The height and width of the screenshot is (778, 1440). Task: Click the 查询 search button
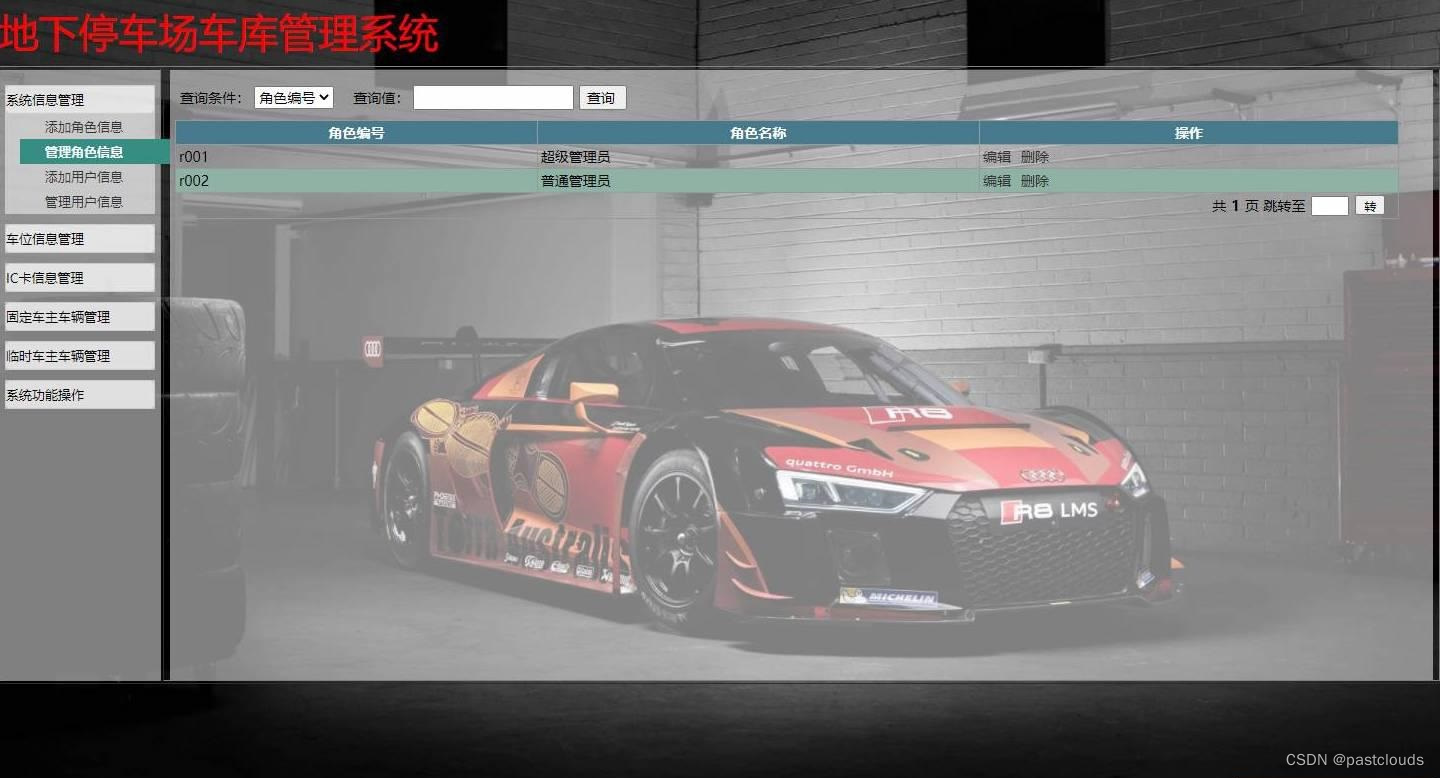(601, 98)
